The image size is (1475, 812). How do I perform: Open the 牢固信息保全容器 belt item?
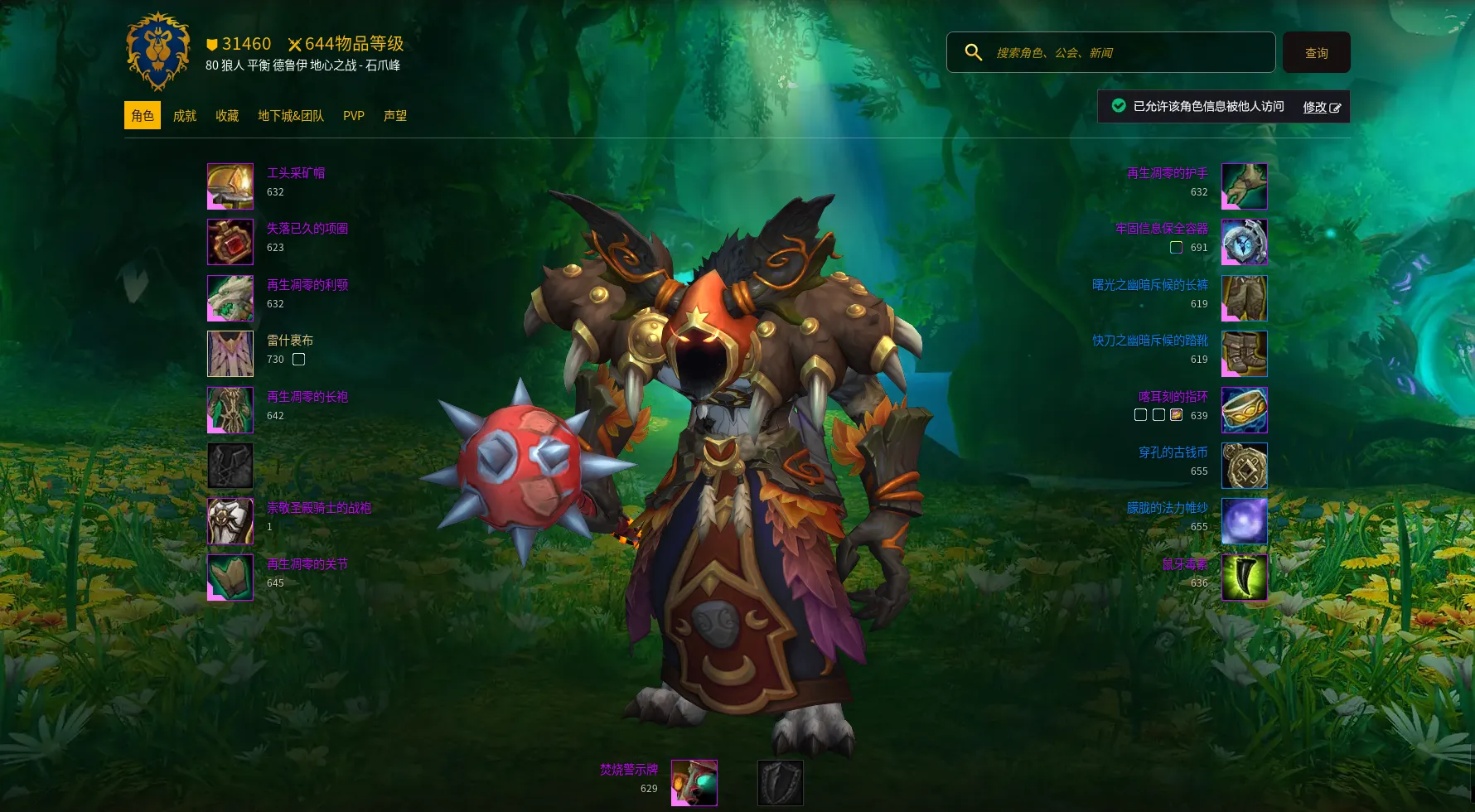[1244, 242]
